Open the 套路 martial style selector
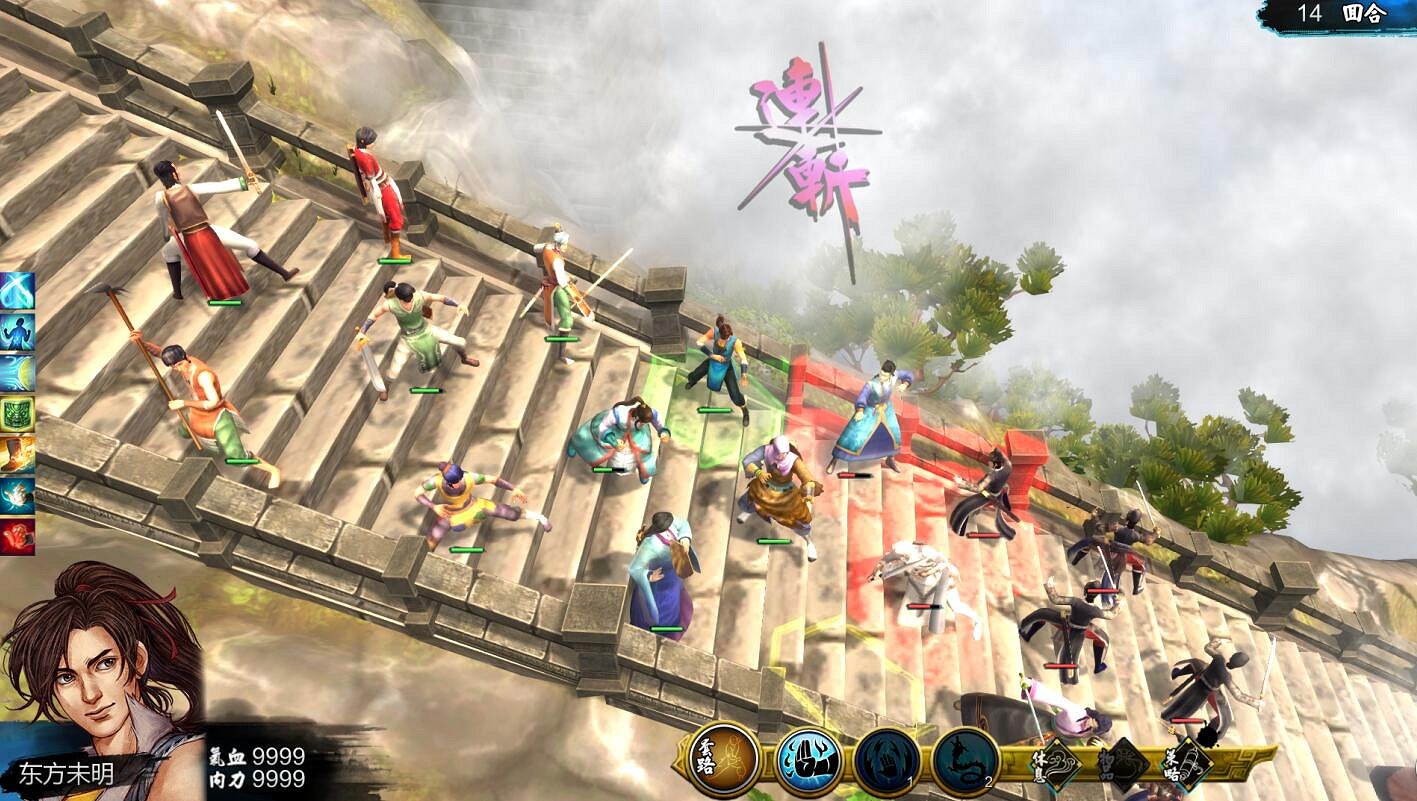This screenshot has width=1417, height=801. pos(725,760)
